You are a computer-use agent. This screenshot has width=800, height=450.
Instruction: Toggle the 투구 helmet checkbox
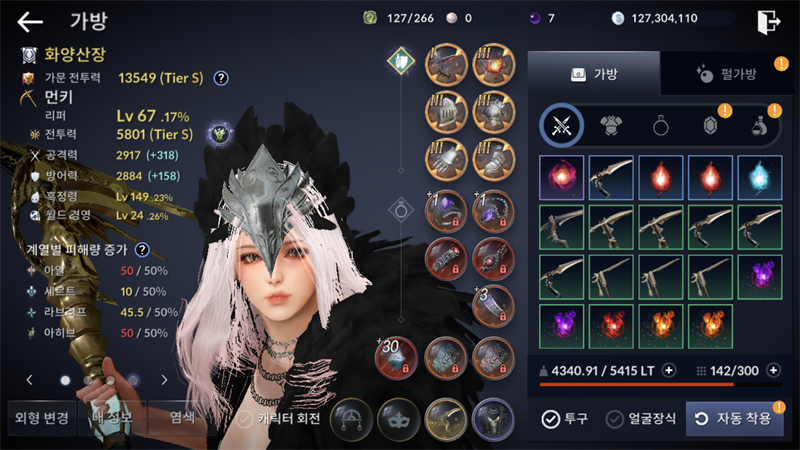[x=550, y=419]
